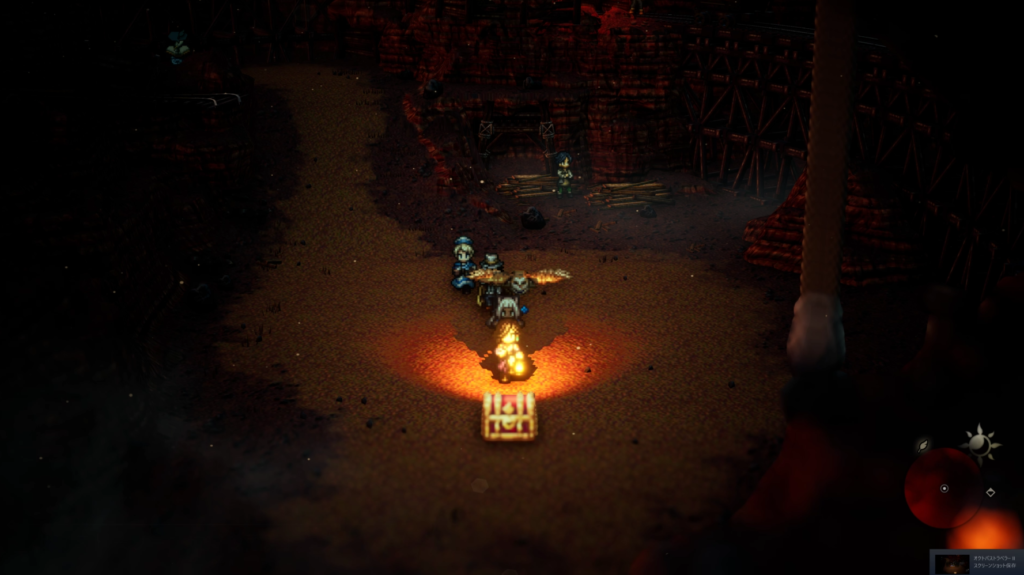Viewport: 1024px width, 575px height.
Task: Click the feather icon above the minimap
Action: (923, 444)
